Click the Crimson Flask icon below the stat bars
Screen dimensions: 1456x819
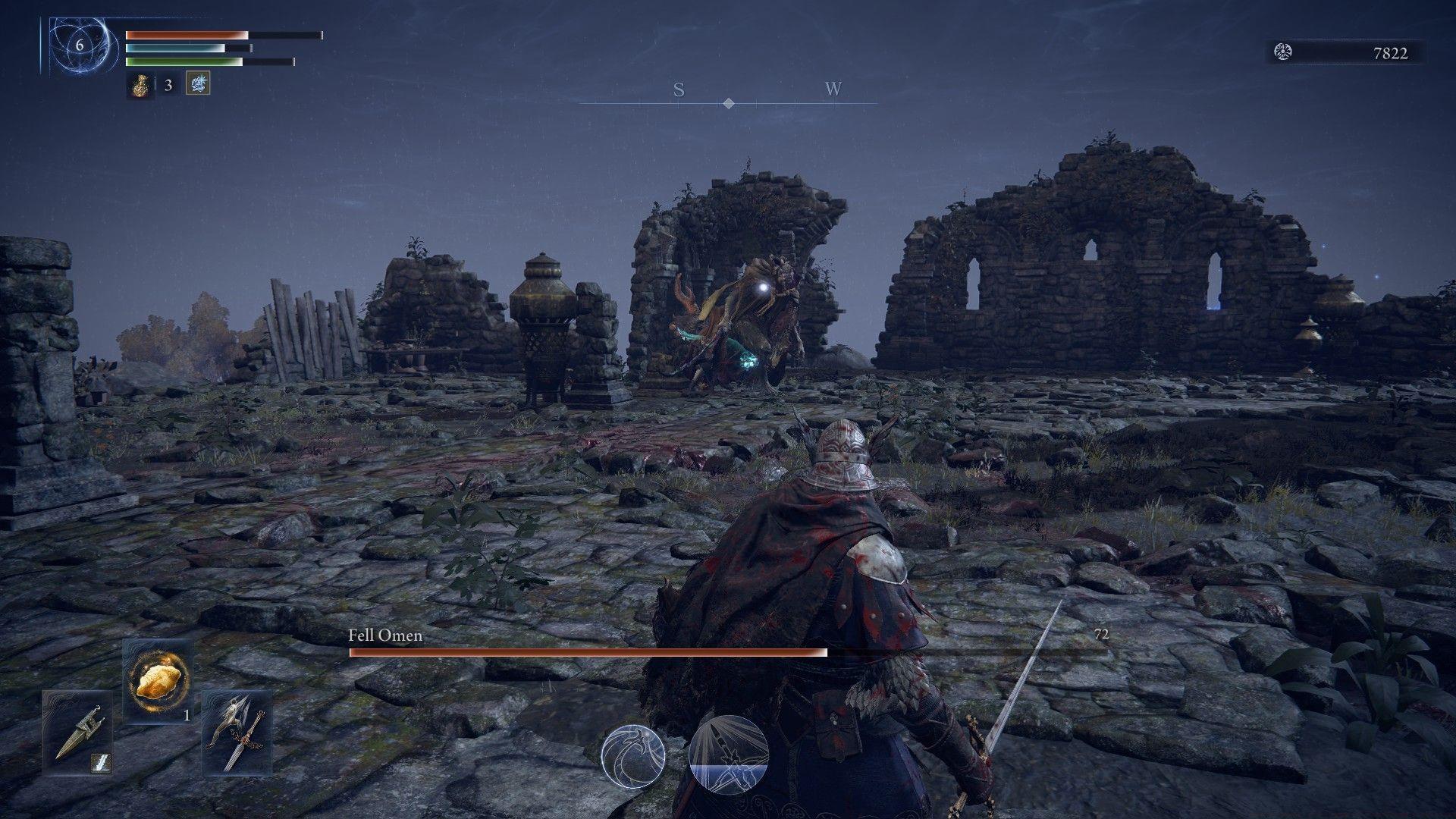[x=140, y=85]
